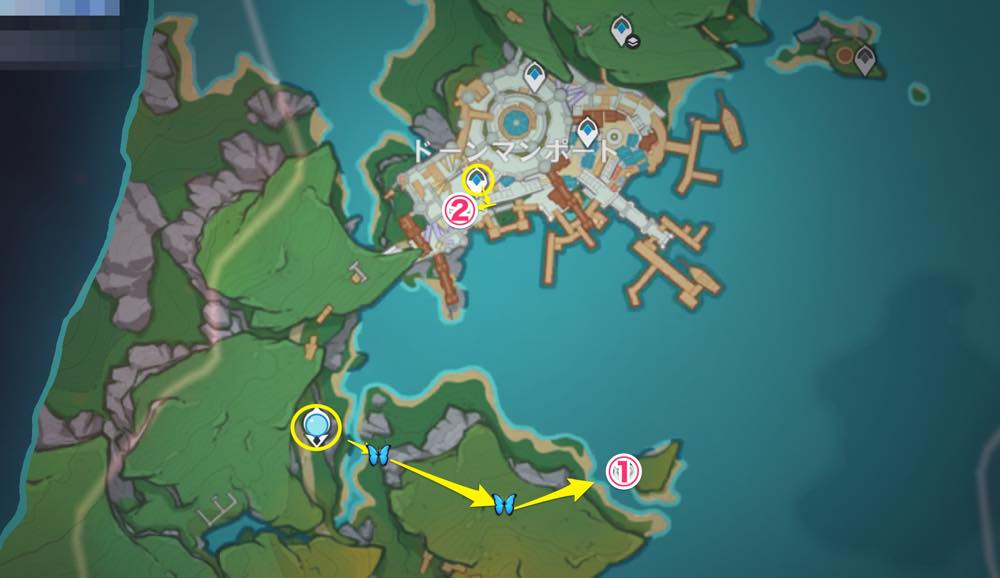Open the layered map icon beside the waypoint
Image resolution: width=1000 pixels, height=578 pixels.
(634, 41)
